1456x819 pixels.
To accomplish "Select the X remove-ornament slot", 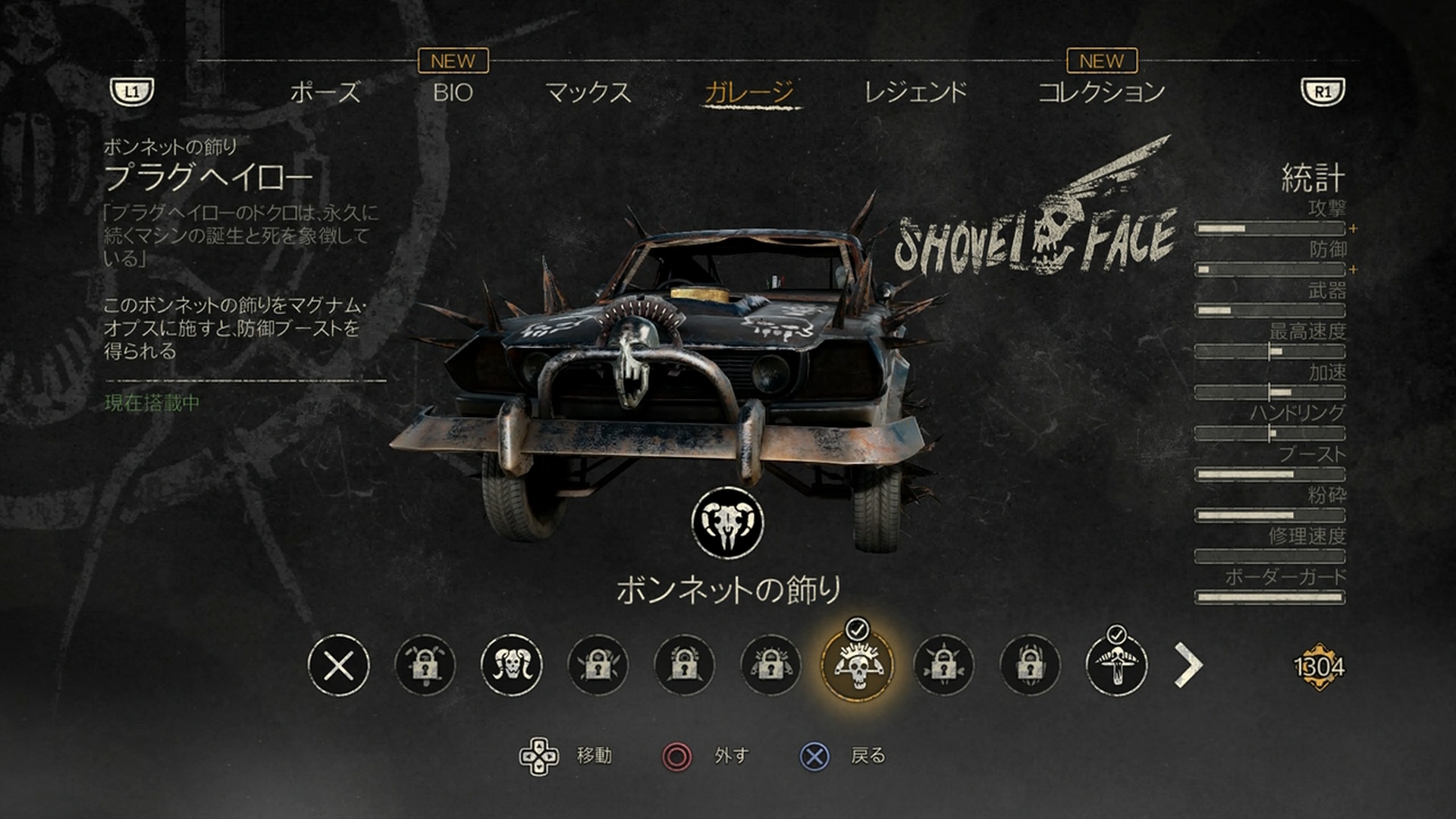I will pyautogui.click(x=338, y=666).
